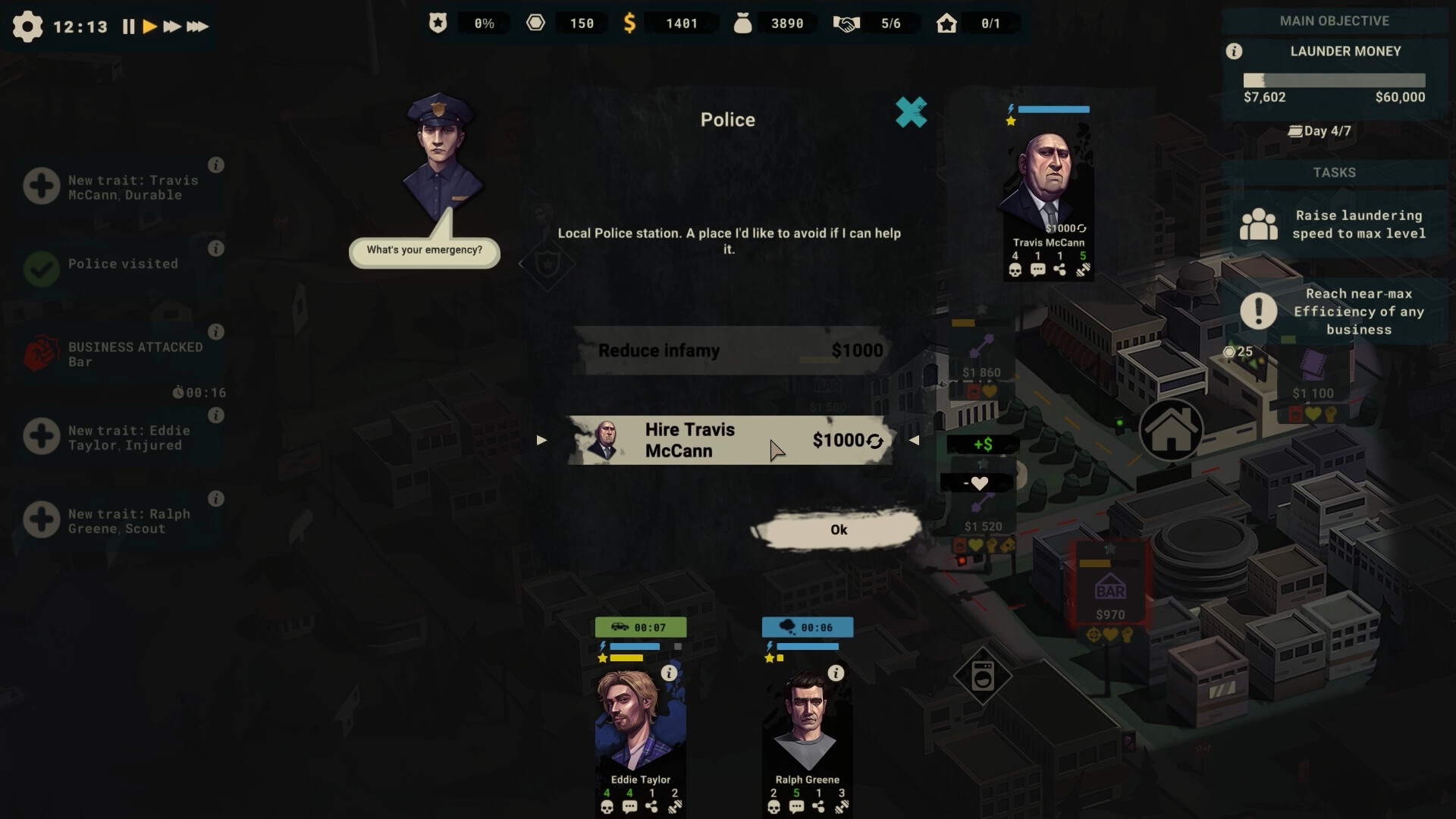Pause the game
The height and width of the screenshot is (819, 1456).
[129, 27]
